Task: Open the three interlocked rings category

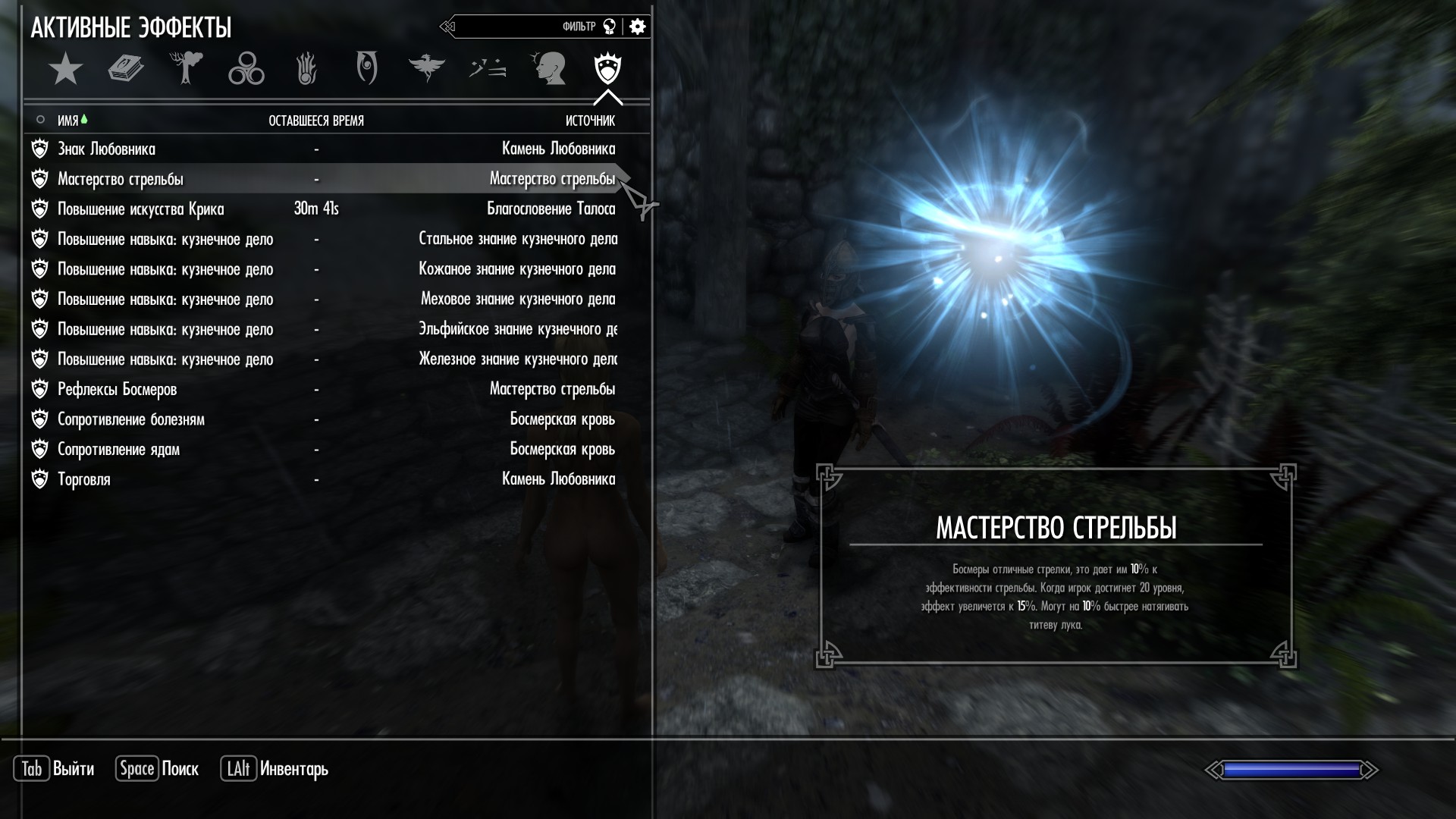Action: 246,69
